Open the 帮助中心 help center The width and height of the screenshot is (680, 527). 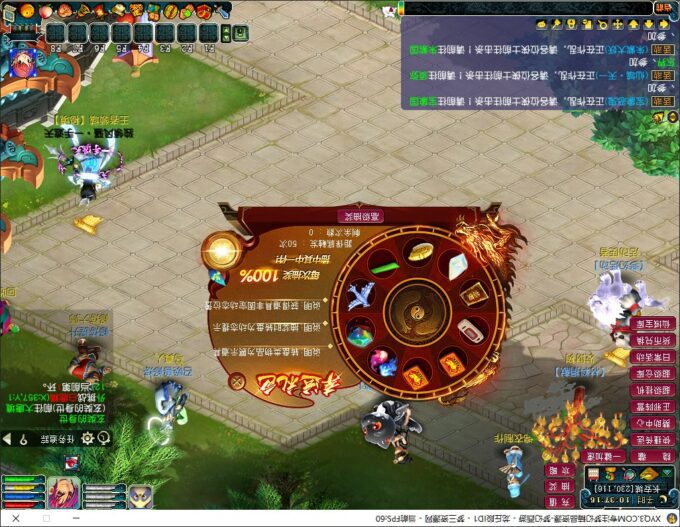tap(654, 423)
